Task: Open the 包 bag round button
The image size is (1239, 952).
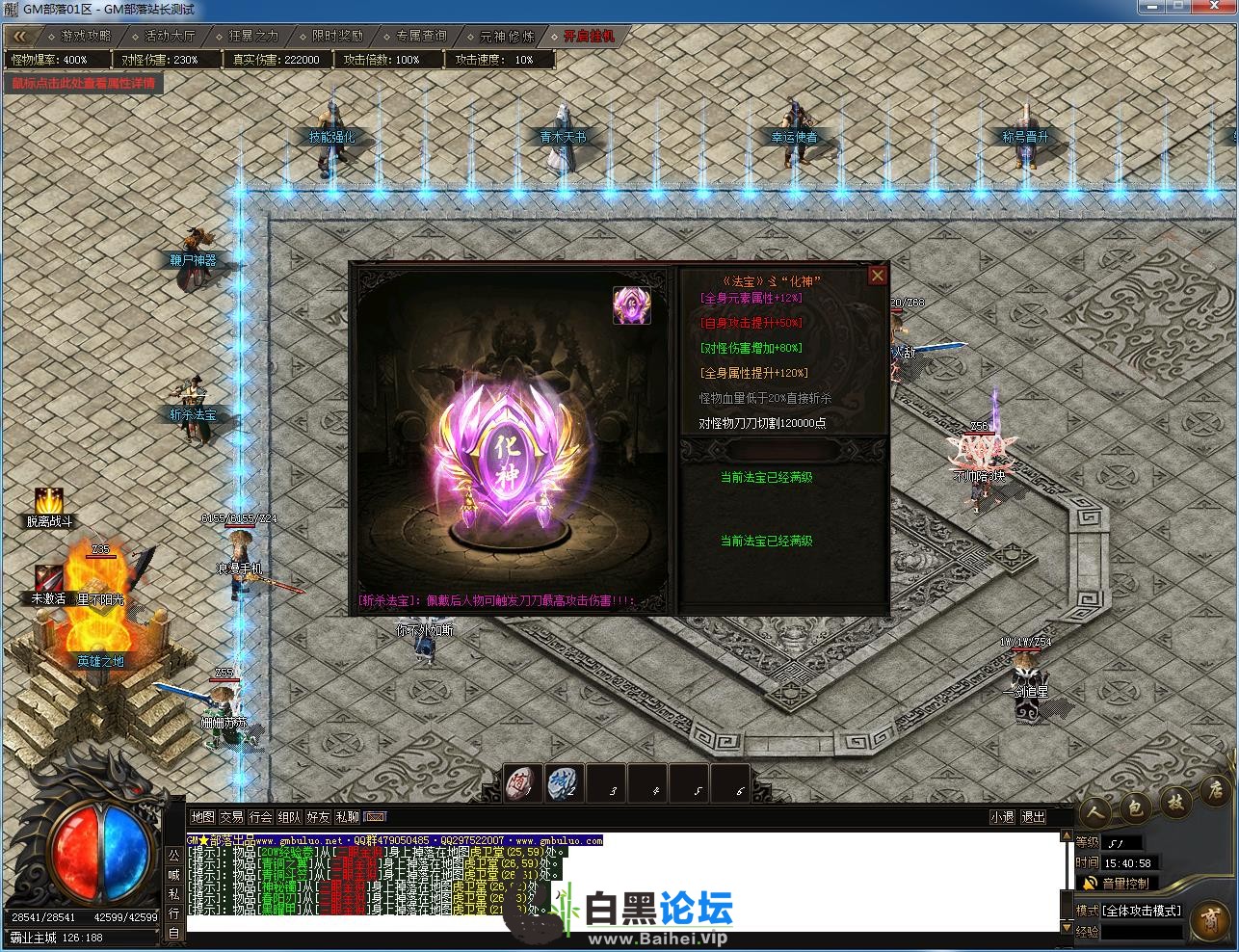Action: (1135, 807)
